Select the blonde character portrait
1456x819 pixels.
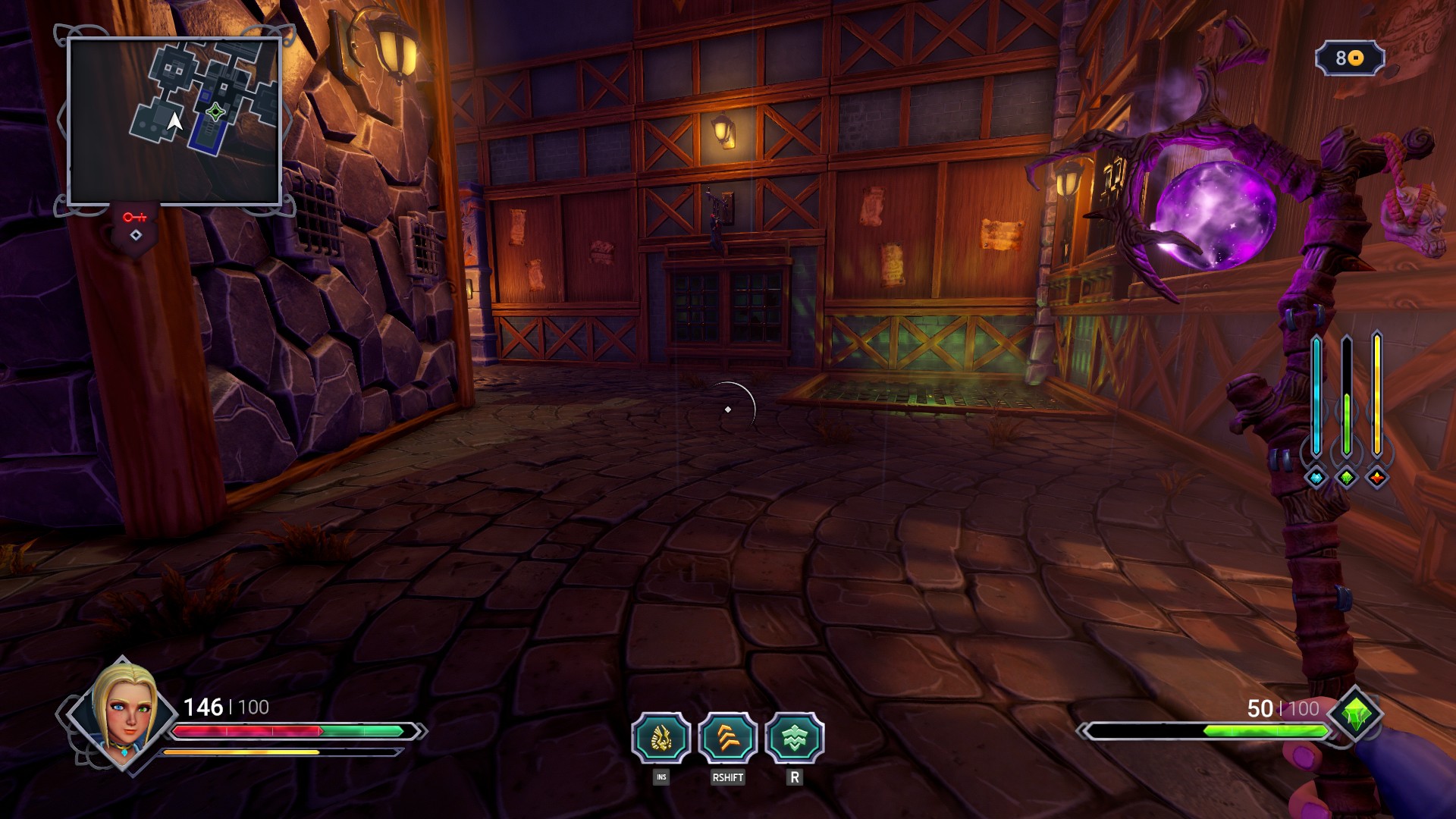122,713
